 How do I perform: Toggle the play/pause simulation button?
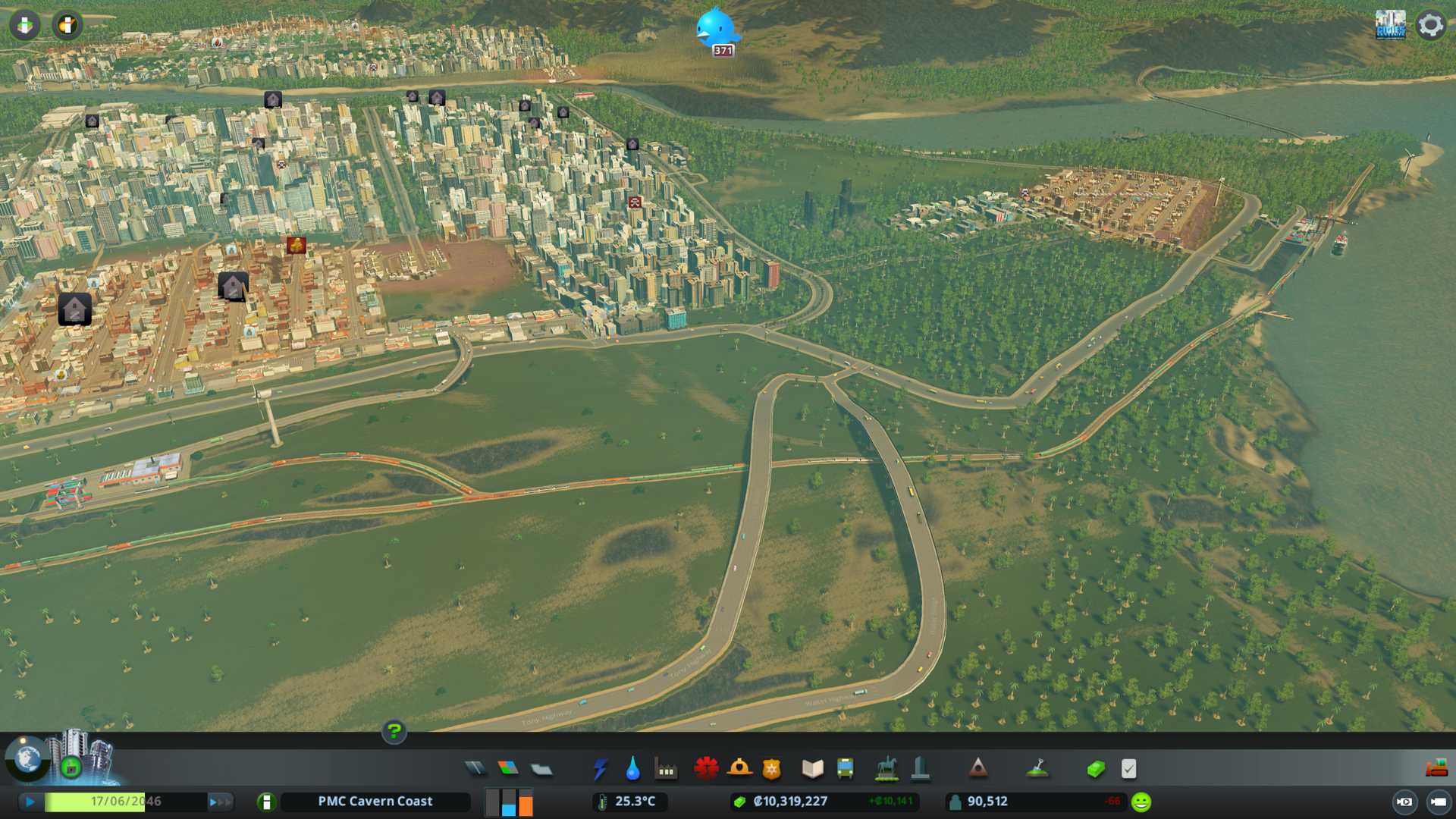point(30,802)
